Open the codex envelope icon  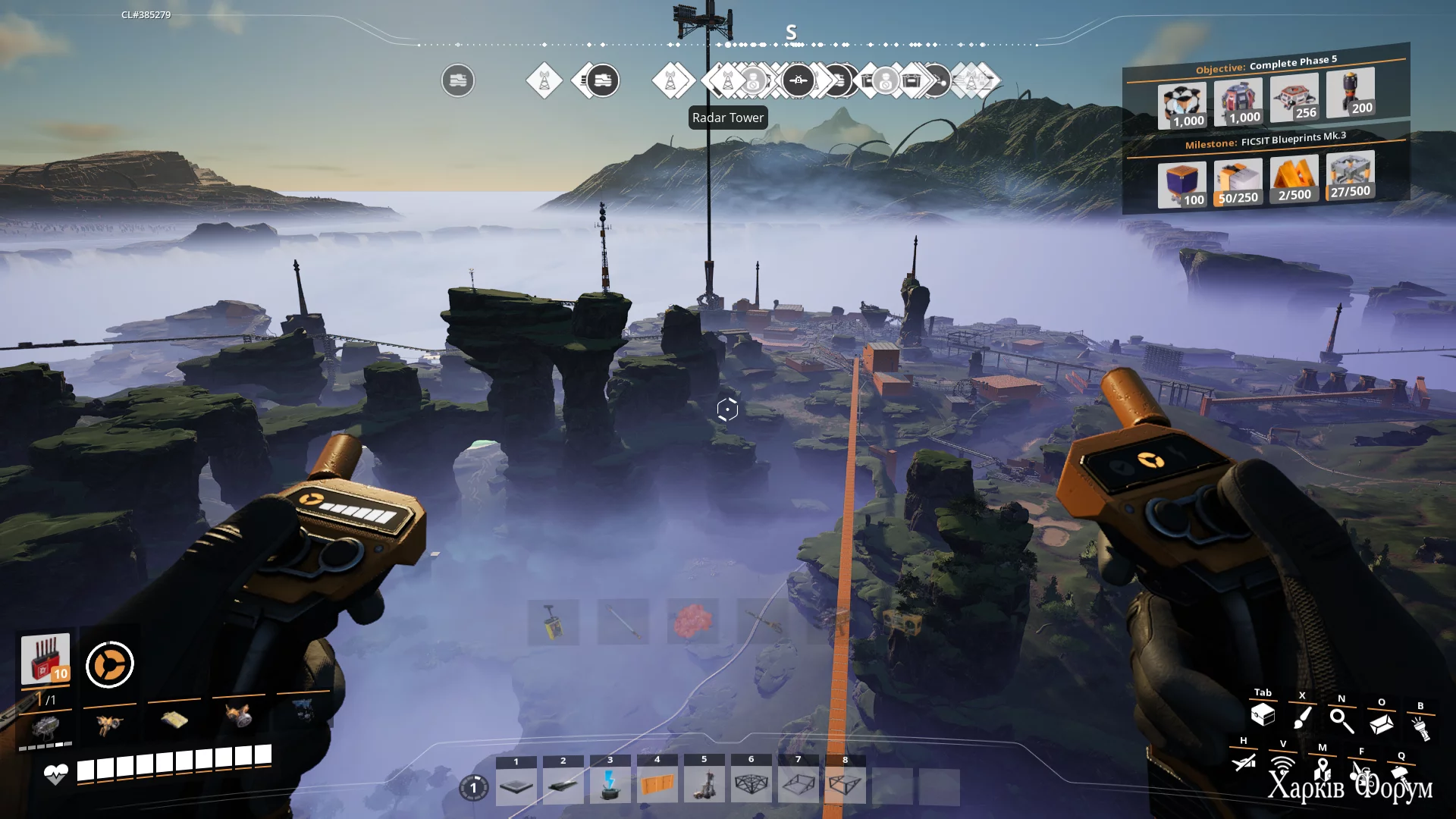[1382, 723]
